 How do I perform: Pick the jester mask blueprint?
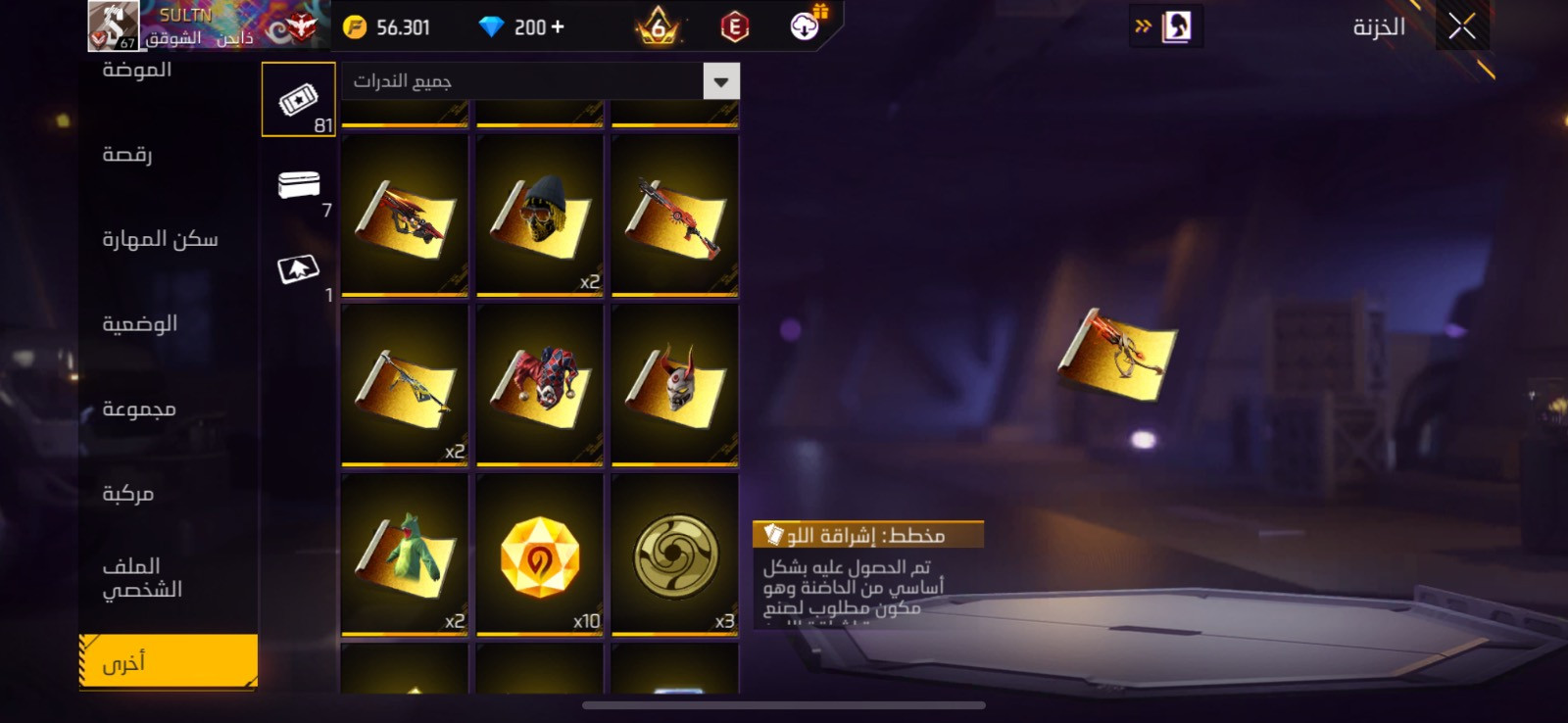click(x=539, y=384)
